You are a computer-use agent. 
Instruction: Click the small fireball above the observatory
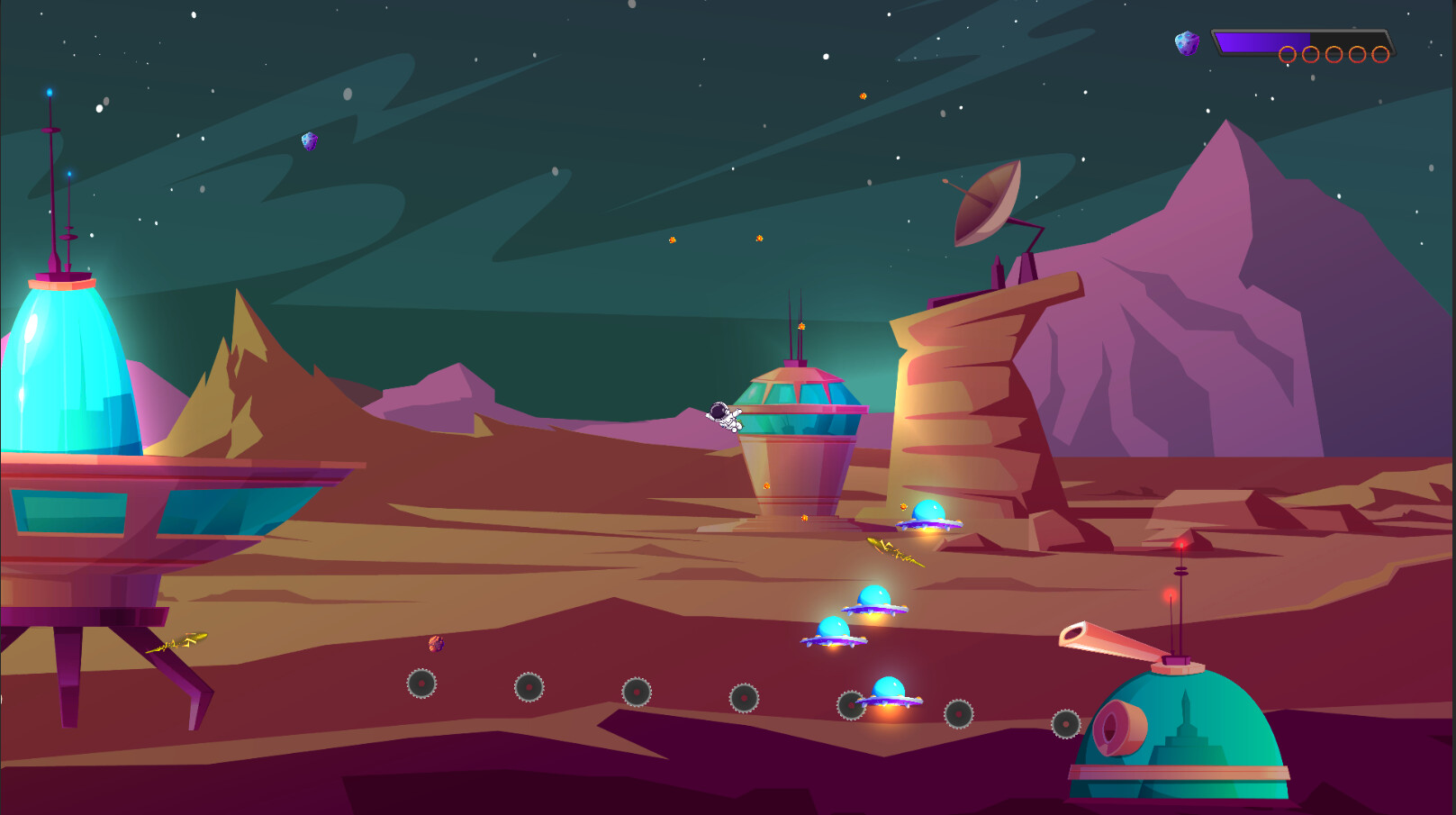tap(800, 326)
